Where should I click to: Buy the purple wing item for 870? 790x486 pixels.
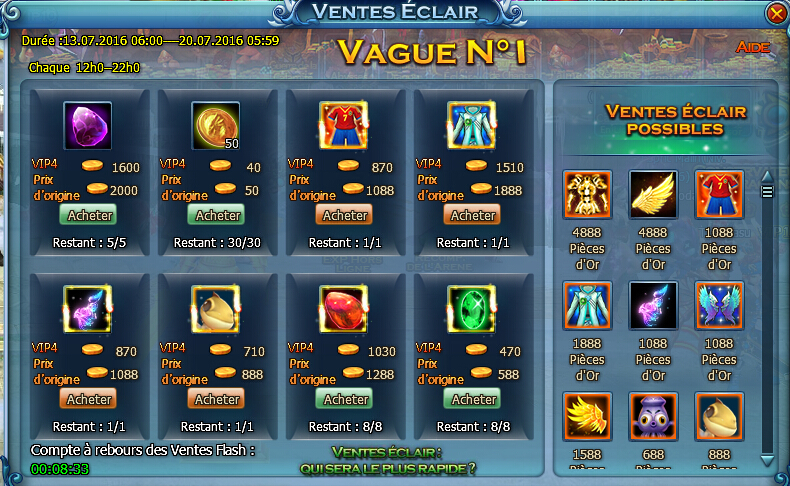point(90,399)
